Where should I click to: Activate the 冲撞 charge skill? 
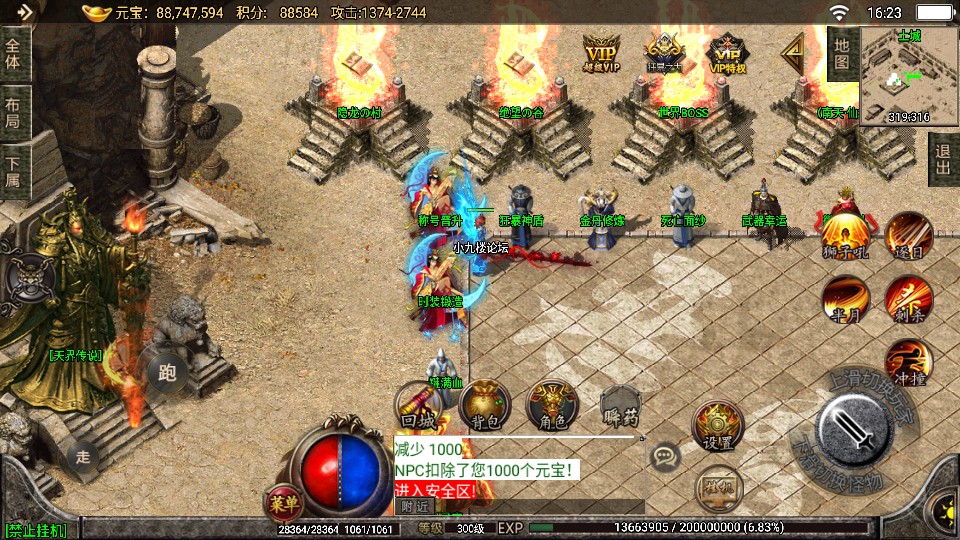point(907,362)
